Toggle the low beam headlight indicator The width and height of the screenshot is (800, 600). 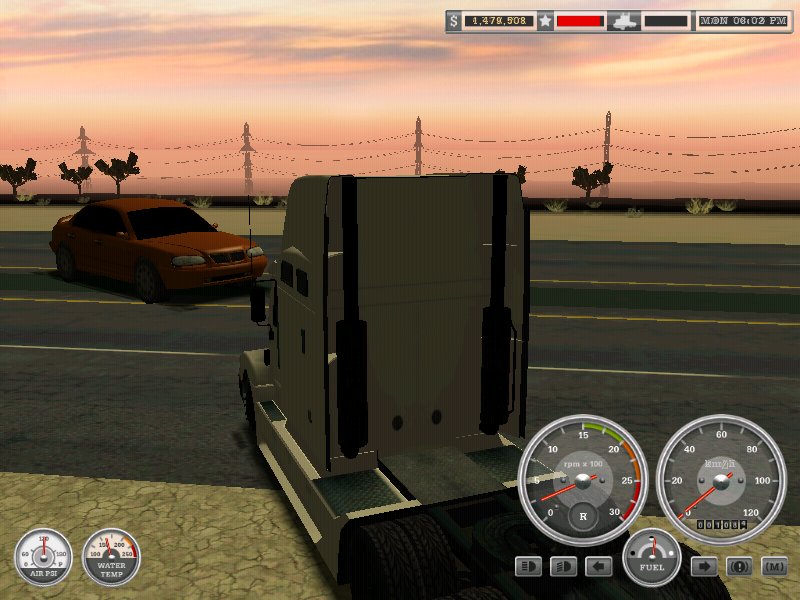(x=564, y=567)
